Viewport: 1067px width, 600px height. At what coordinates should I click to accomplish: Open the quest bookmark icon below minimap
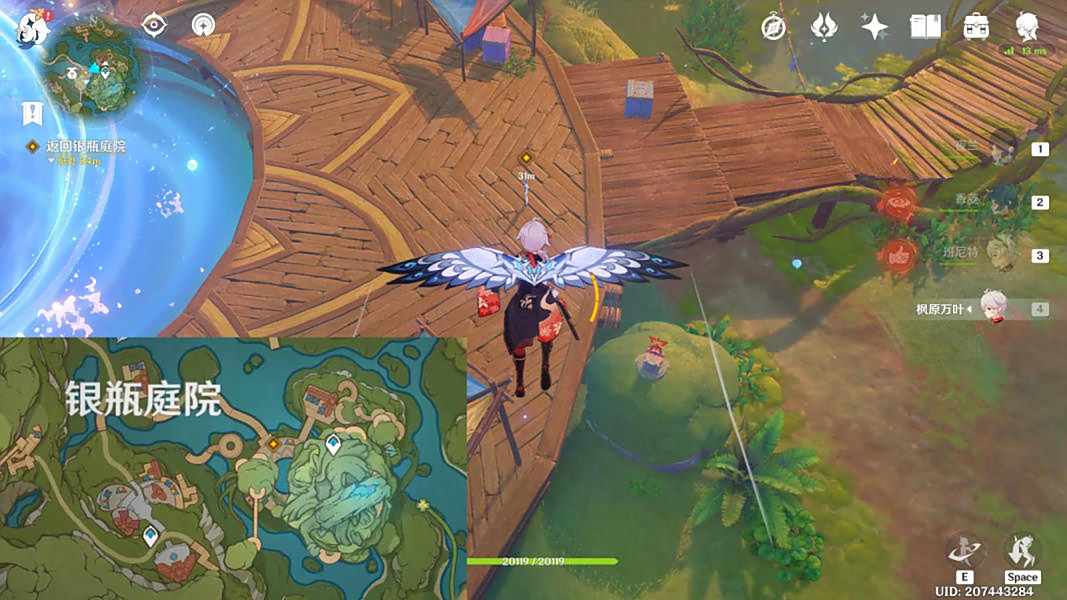tap(33, 112)
